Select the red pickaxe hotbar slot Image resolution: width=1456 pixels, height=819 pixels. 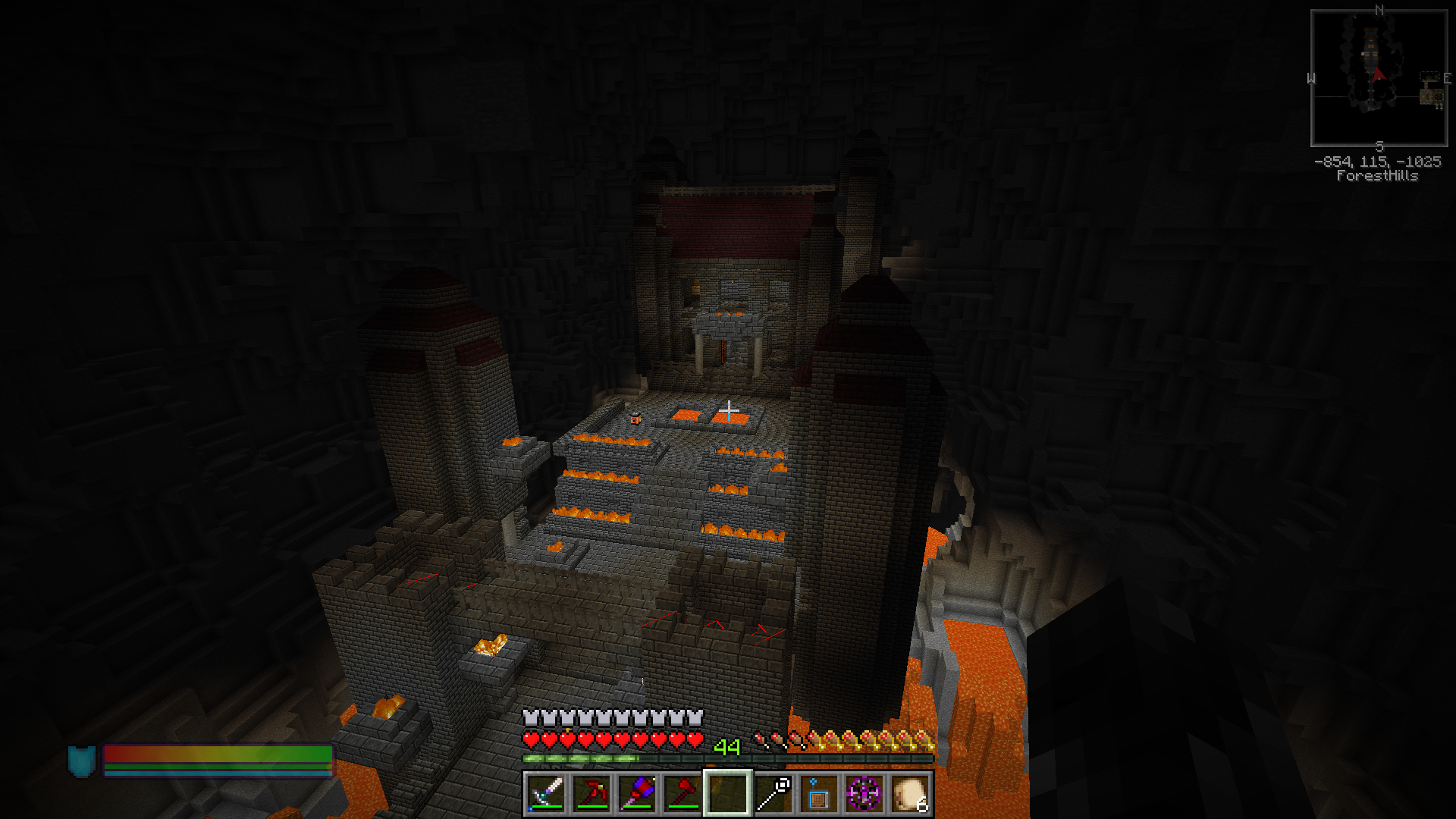(591, 794)
